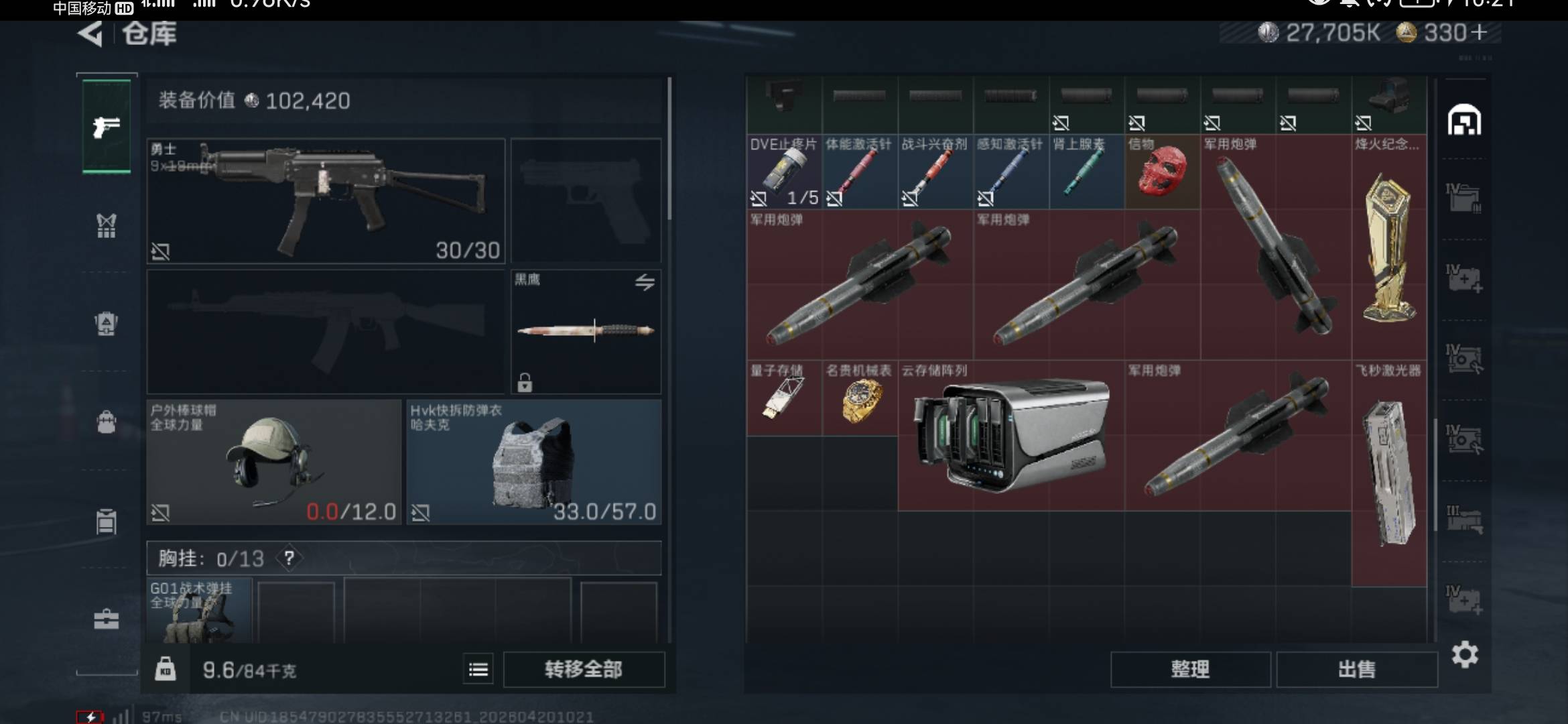
Task: Click the red mask 信物 item
Action: tap(1161, 172)
